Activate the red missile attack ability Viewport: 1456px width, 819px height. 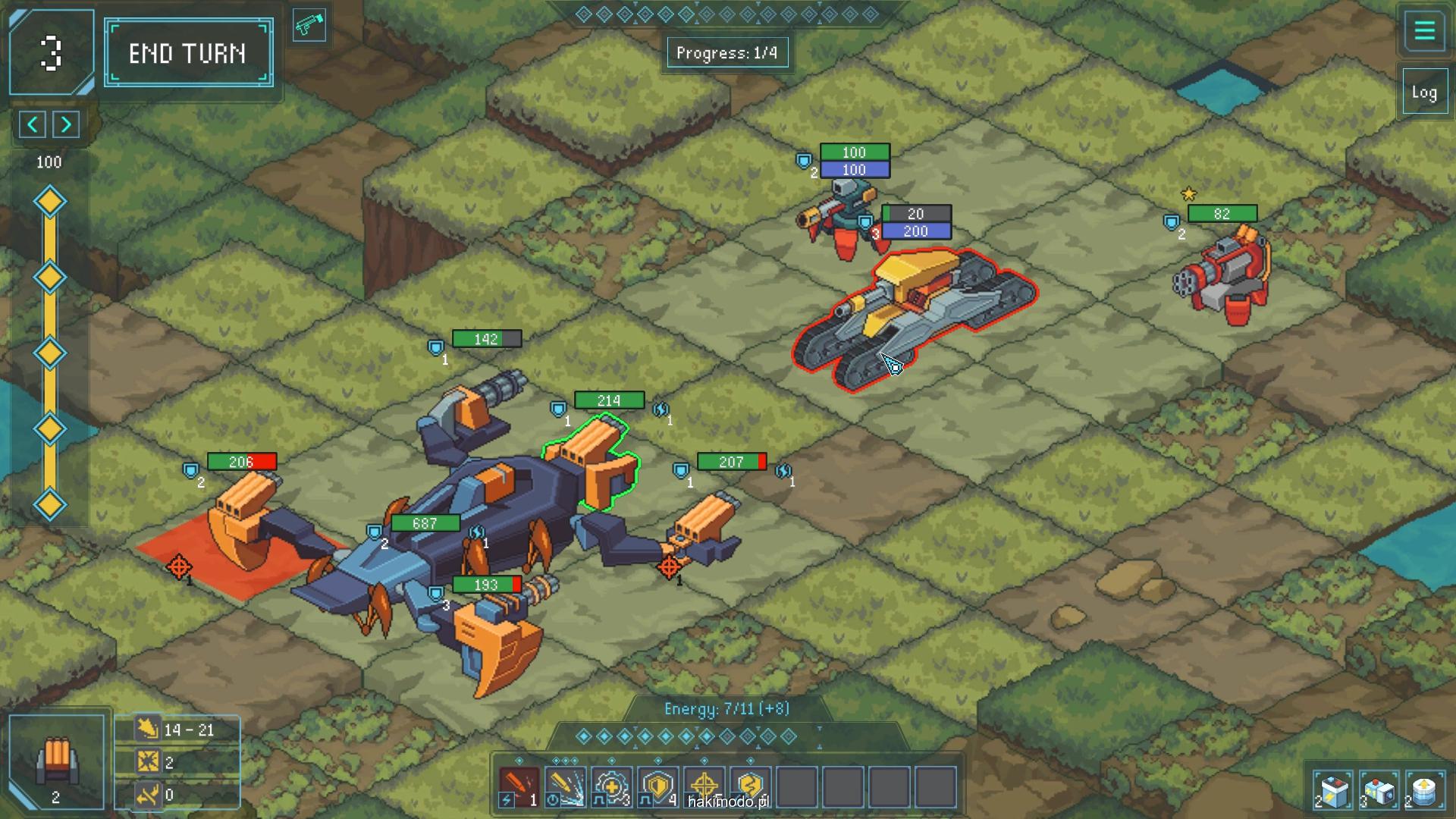pyautogui.click(x=519, y=786)
